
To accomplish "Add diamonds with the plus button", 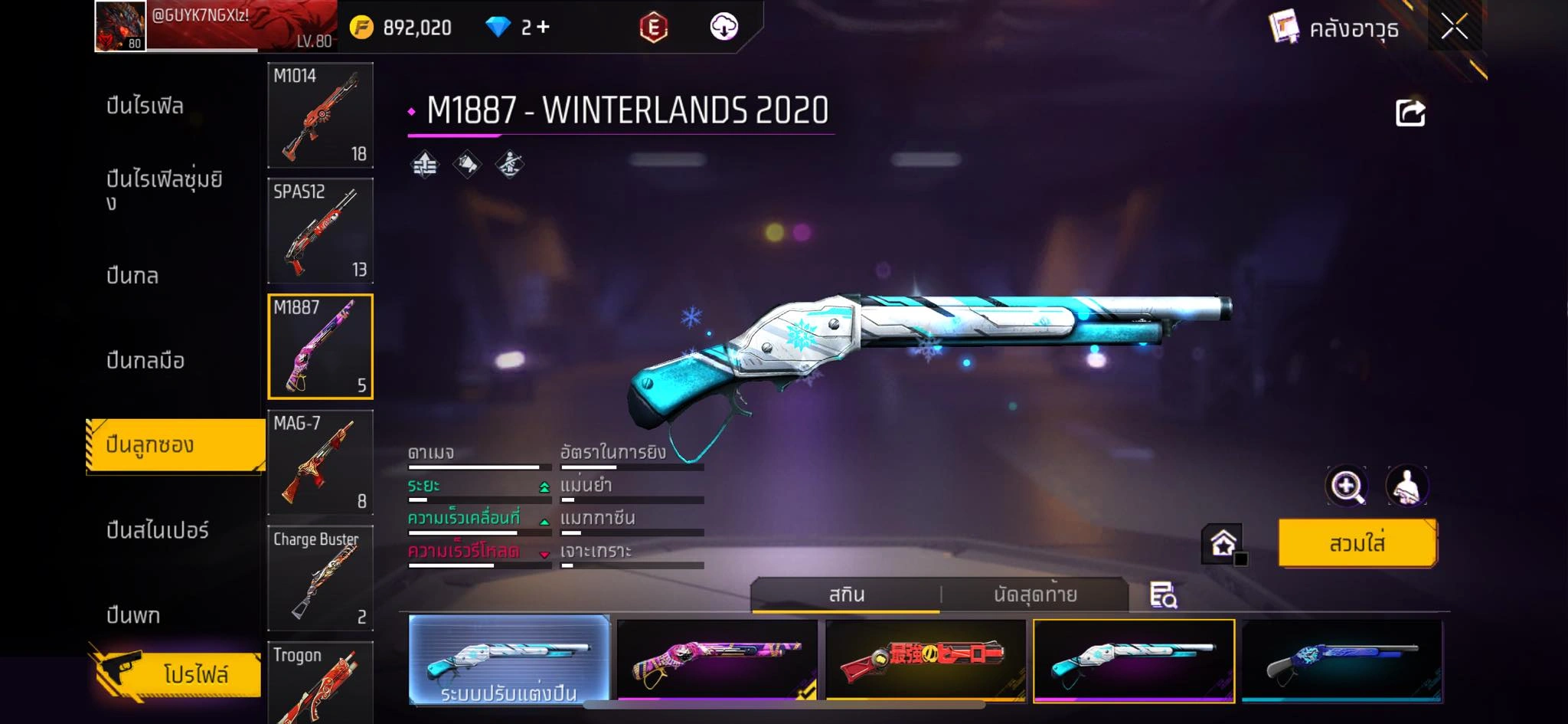I will tap(543, 28).
